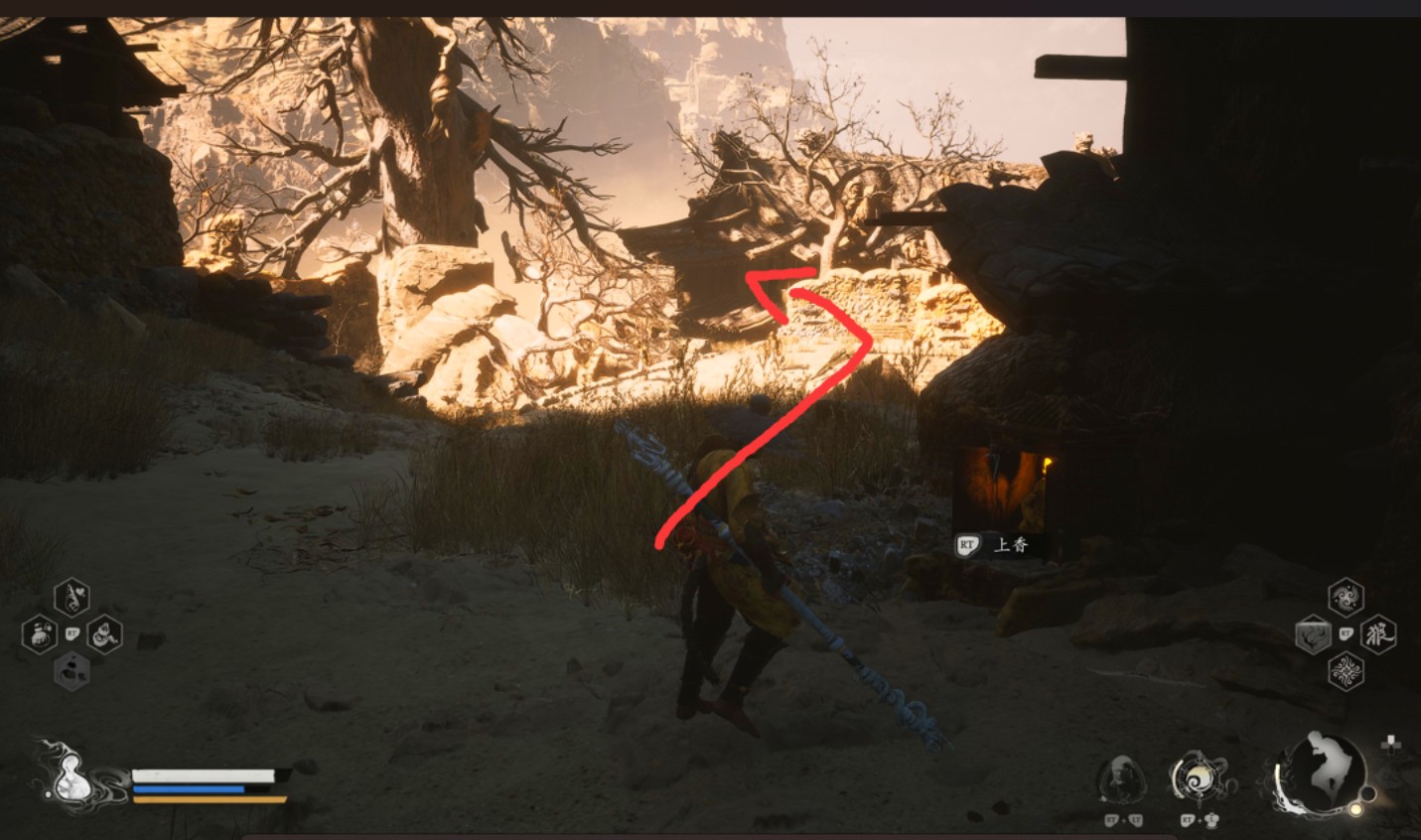Choose the dimmed fruit item slot
The height and width of the screenshot is (840, 1421).
pyautogui.click(x=72, y=671)
